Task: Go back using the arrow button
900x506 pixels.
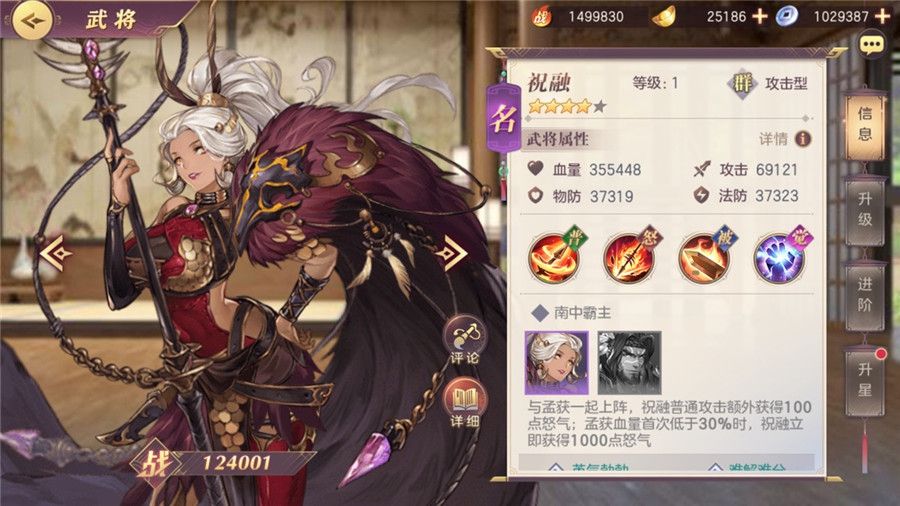Action: click(x=32, y=18)
